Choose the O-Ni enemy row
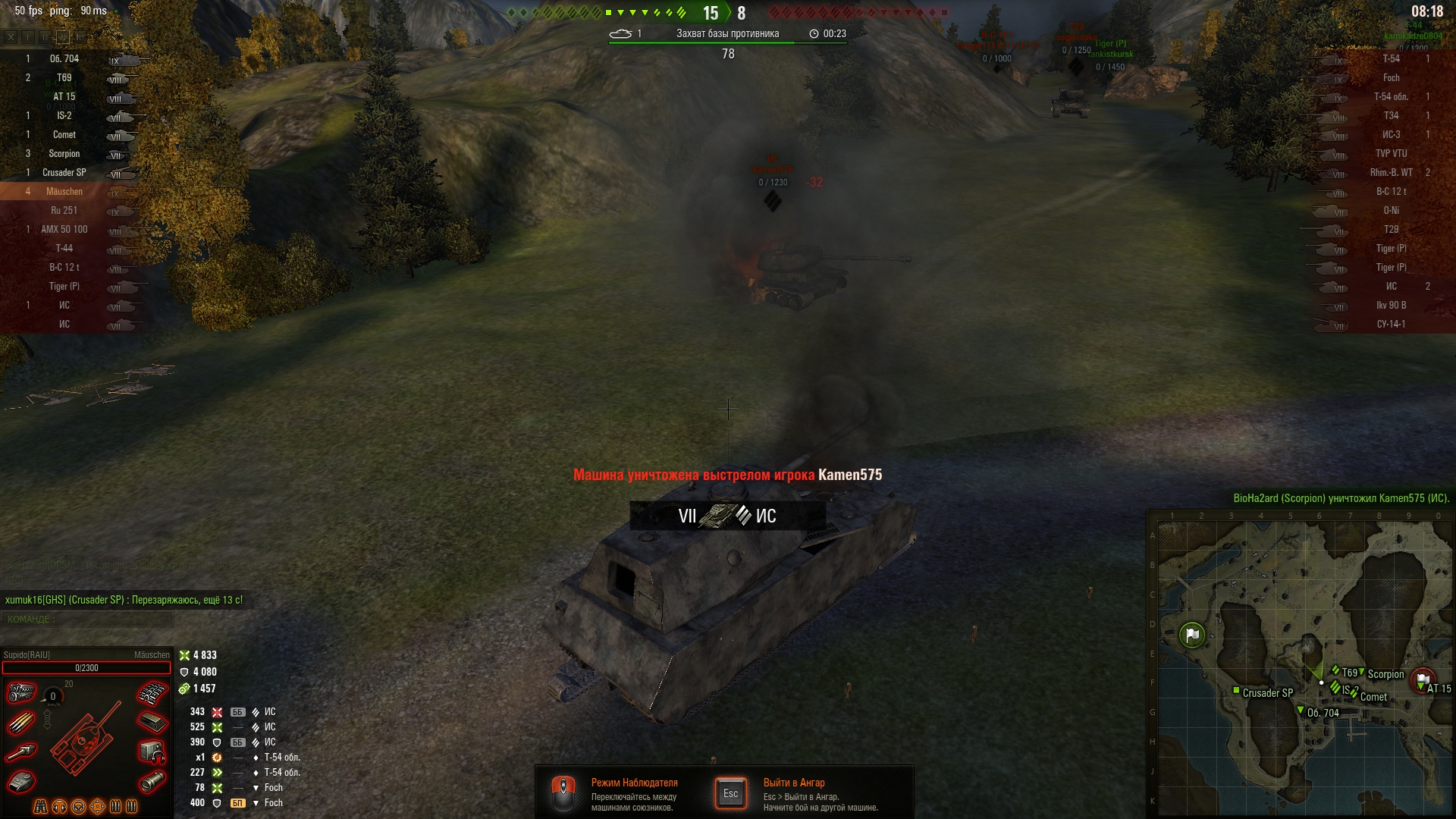The image size is (1456, 819). [x=1391, y=211]
